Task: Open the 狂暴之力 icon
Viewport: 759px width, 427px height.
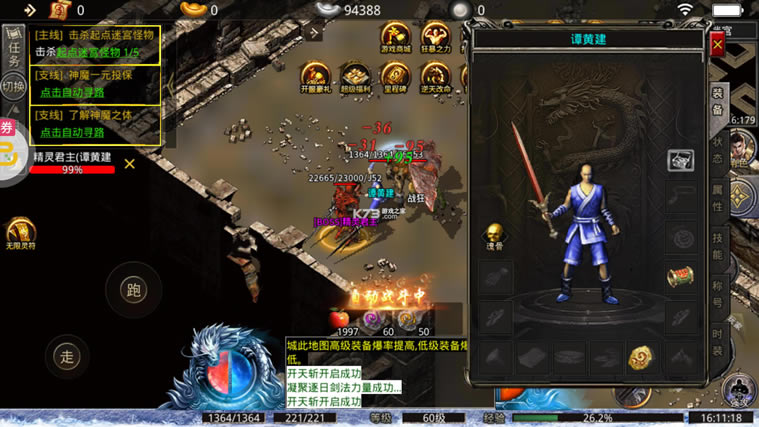Action: click(x=435, y=35)
